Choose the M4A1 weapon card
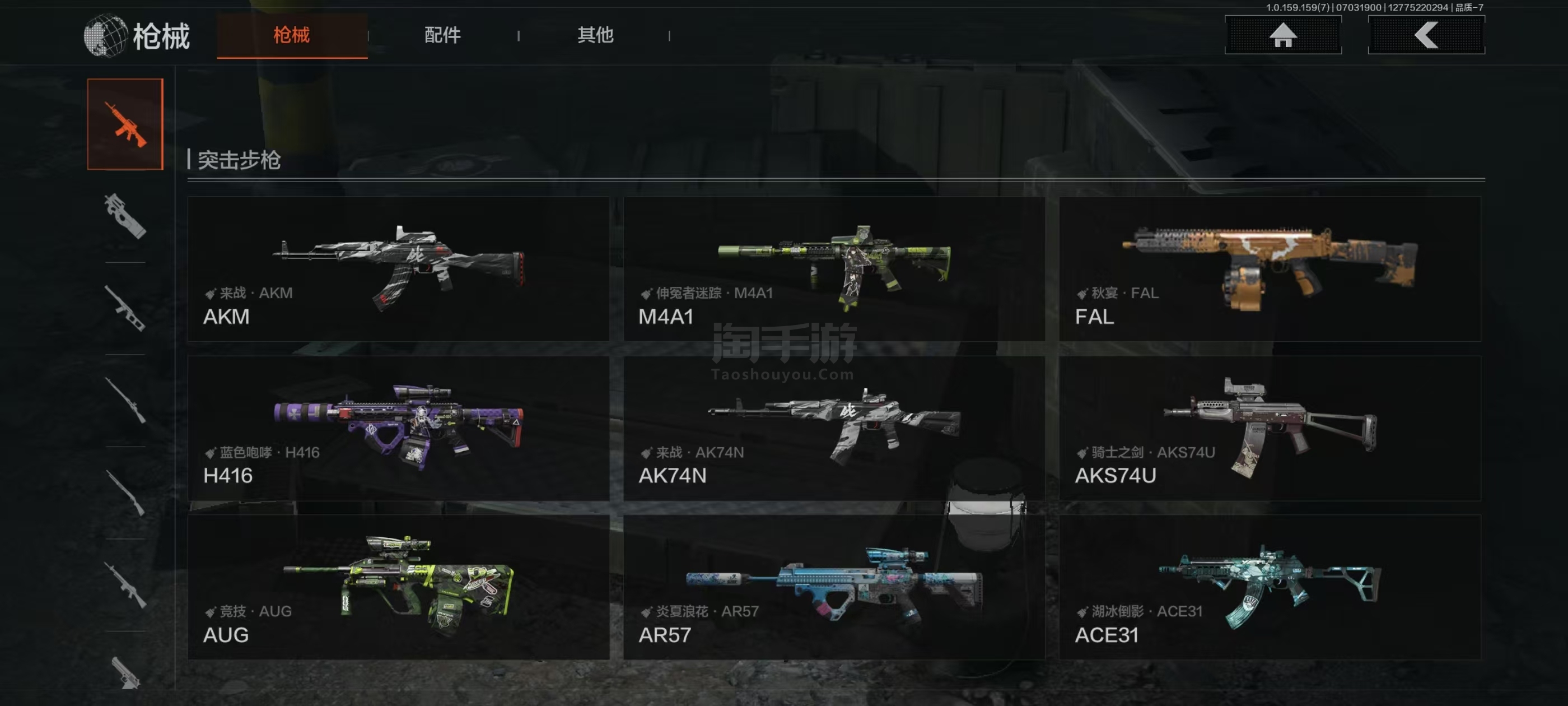Viewport: 1568px width, 706px height. coord(834,268)
